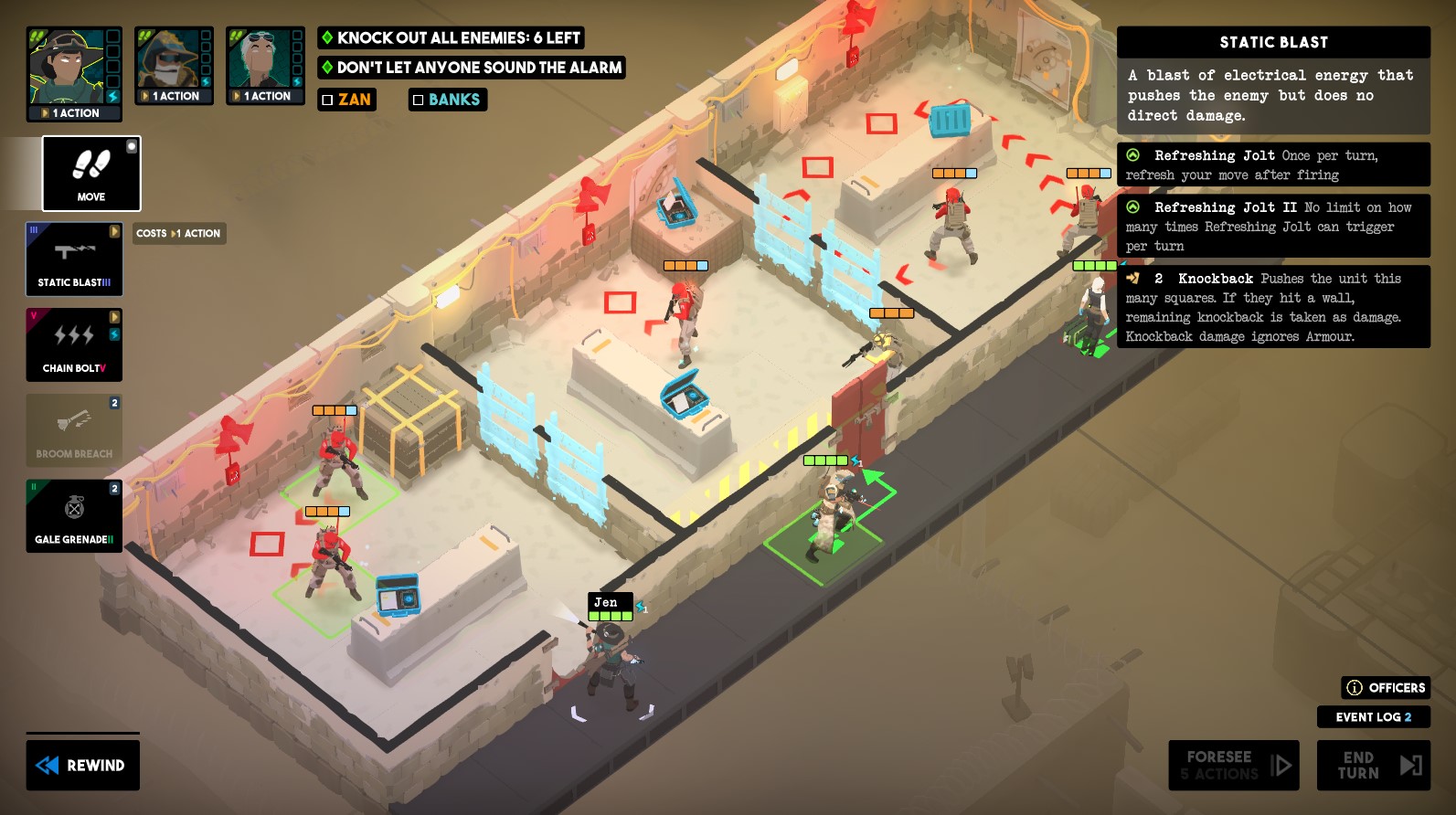Click Jen's name tag on the map
This screenshot has height=815, width=1456.
608,602
